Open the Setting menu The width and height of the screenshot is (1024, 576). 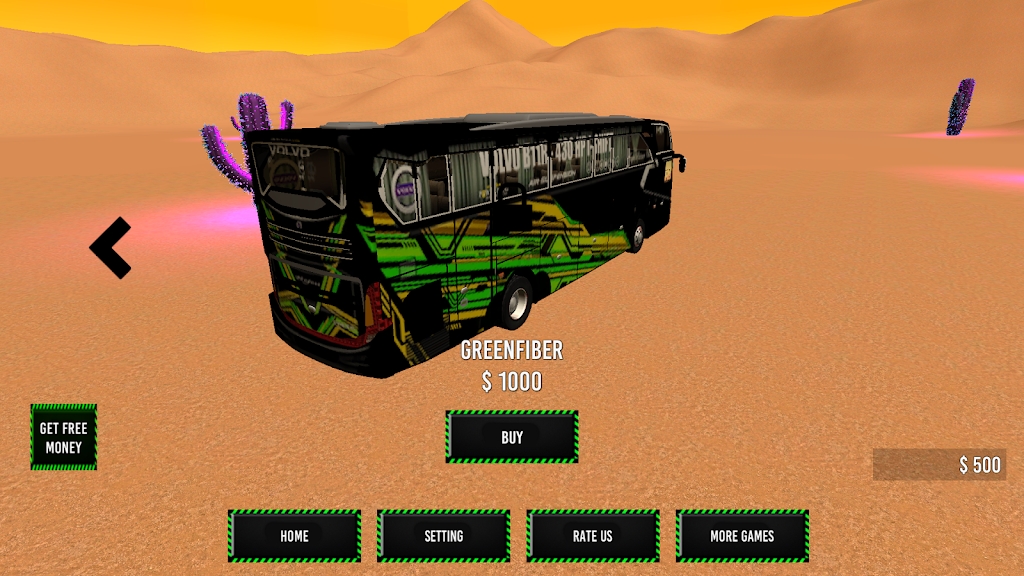443,536
